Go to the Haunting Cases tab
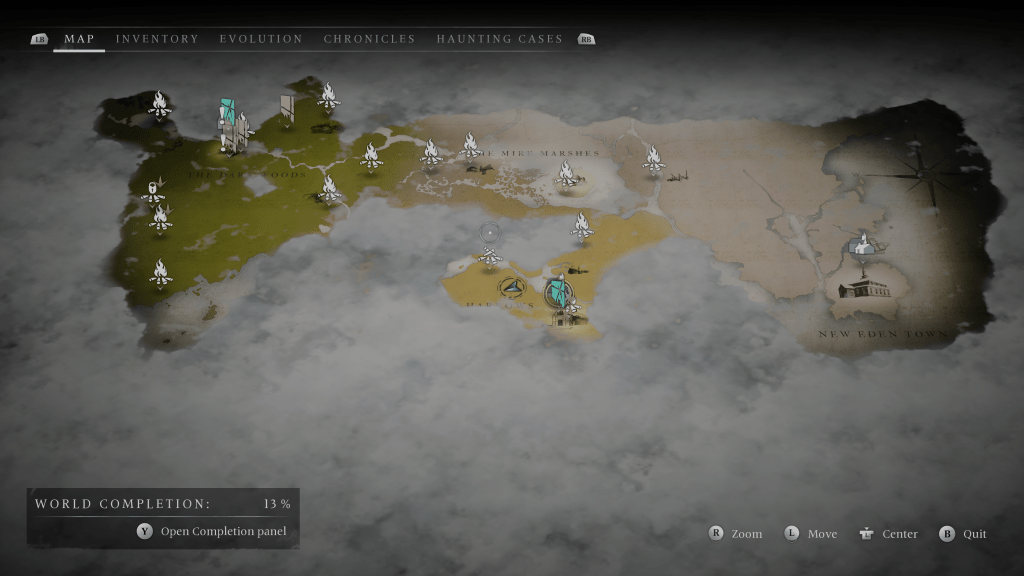Screen dimensions: 1024x576 pos(499,39)
